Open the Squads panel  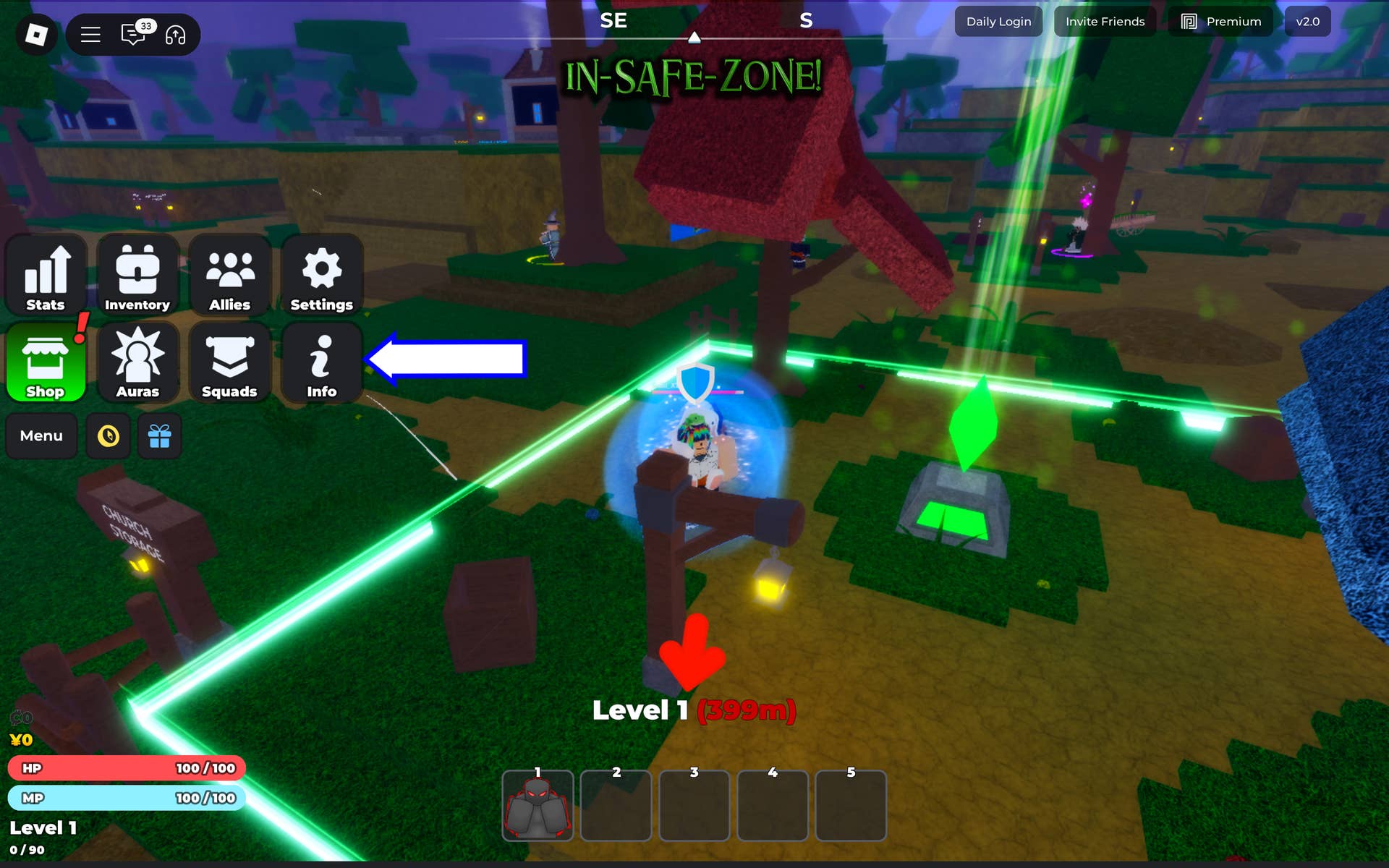pos(229,363)
